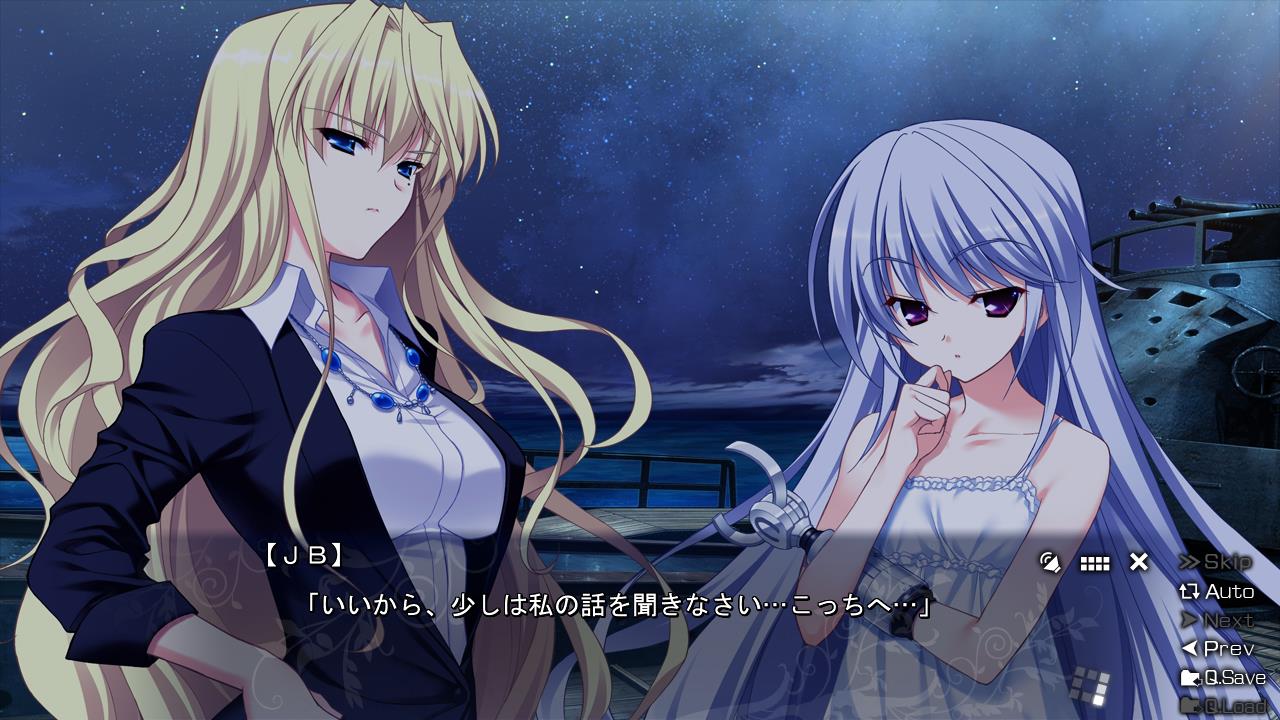Screen dimensions: 1280x720
Task: Quick load with Q.Load
Action: pos(1223,706)
